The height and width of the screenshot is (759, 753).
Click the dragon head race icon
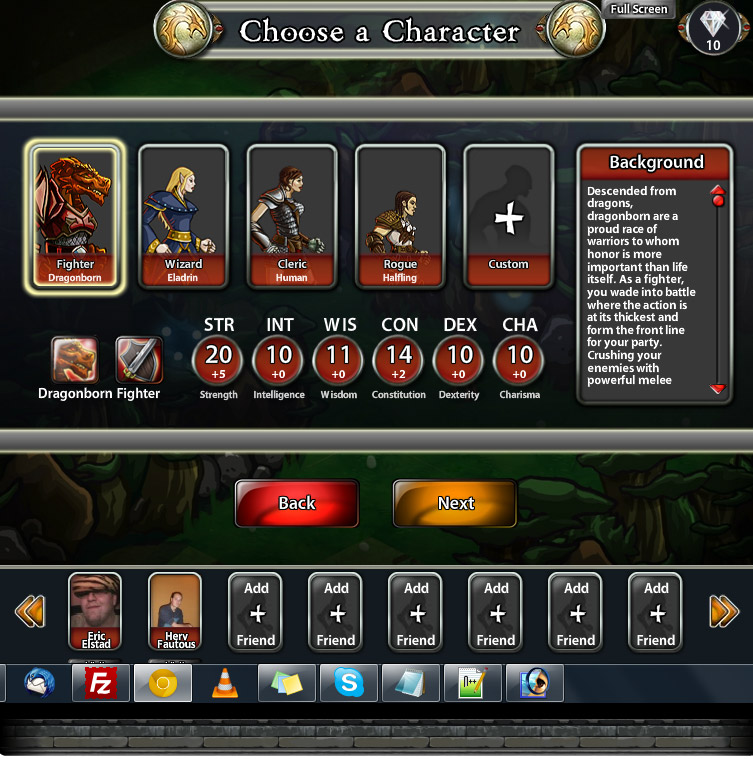pyautogui.click(x=75, y=360)
